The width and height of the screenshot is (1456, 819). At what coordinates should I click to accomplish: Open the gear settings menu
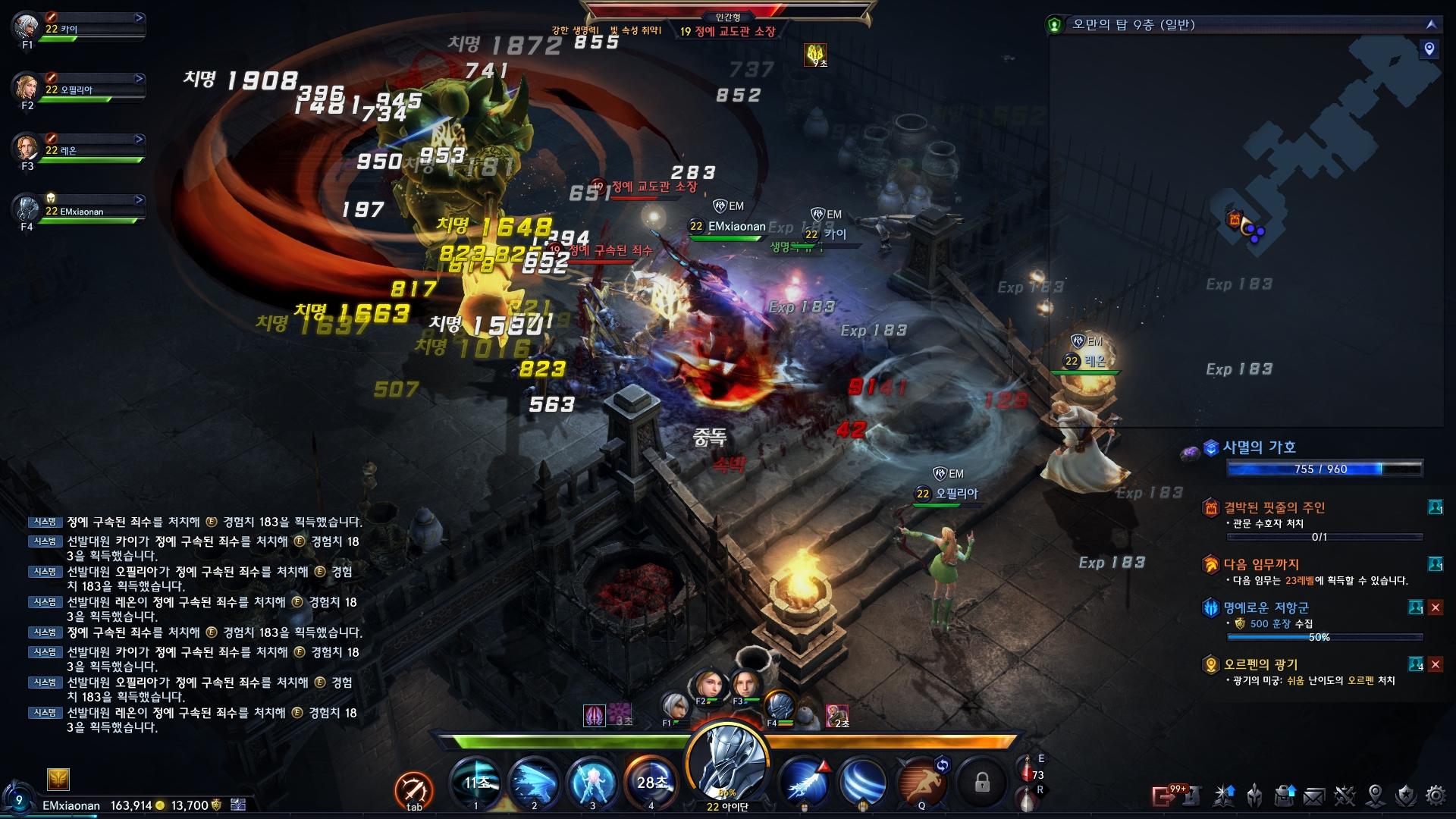click(1436, 795)
